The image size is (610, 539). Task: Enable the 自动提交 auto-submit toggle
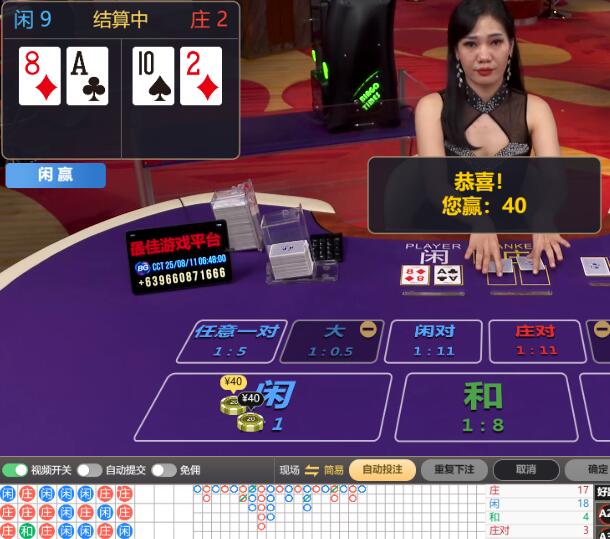[x=89, y=470]
